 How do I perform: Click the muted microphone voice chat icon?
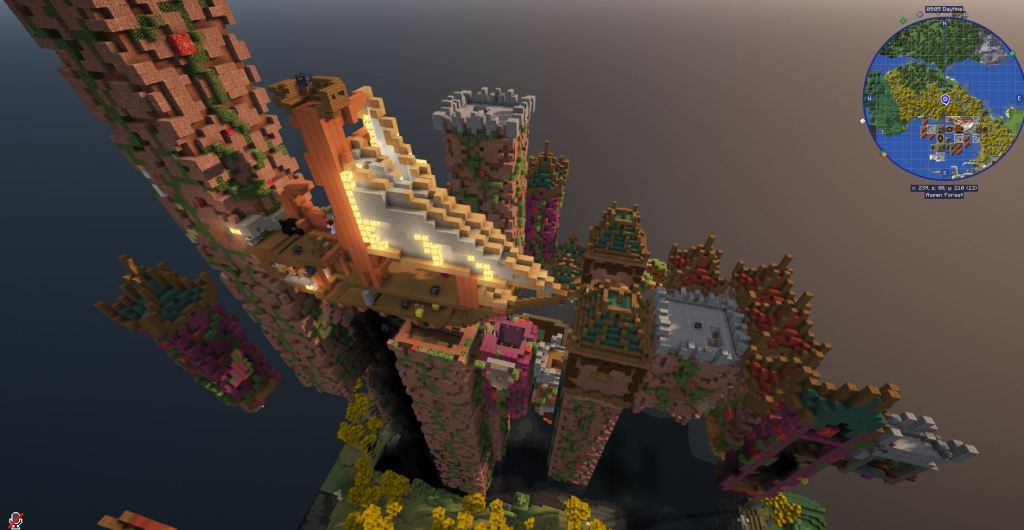(16, 520)
